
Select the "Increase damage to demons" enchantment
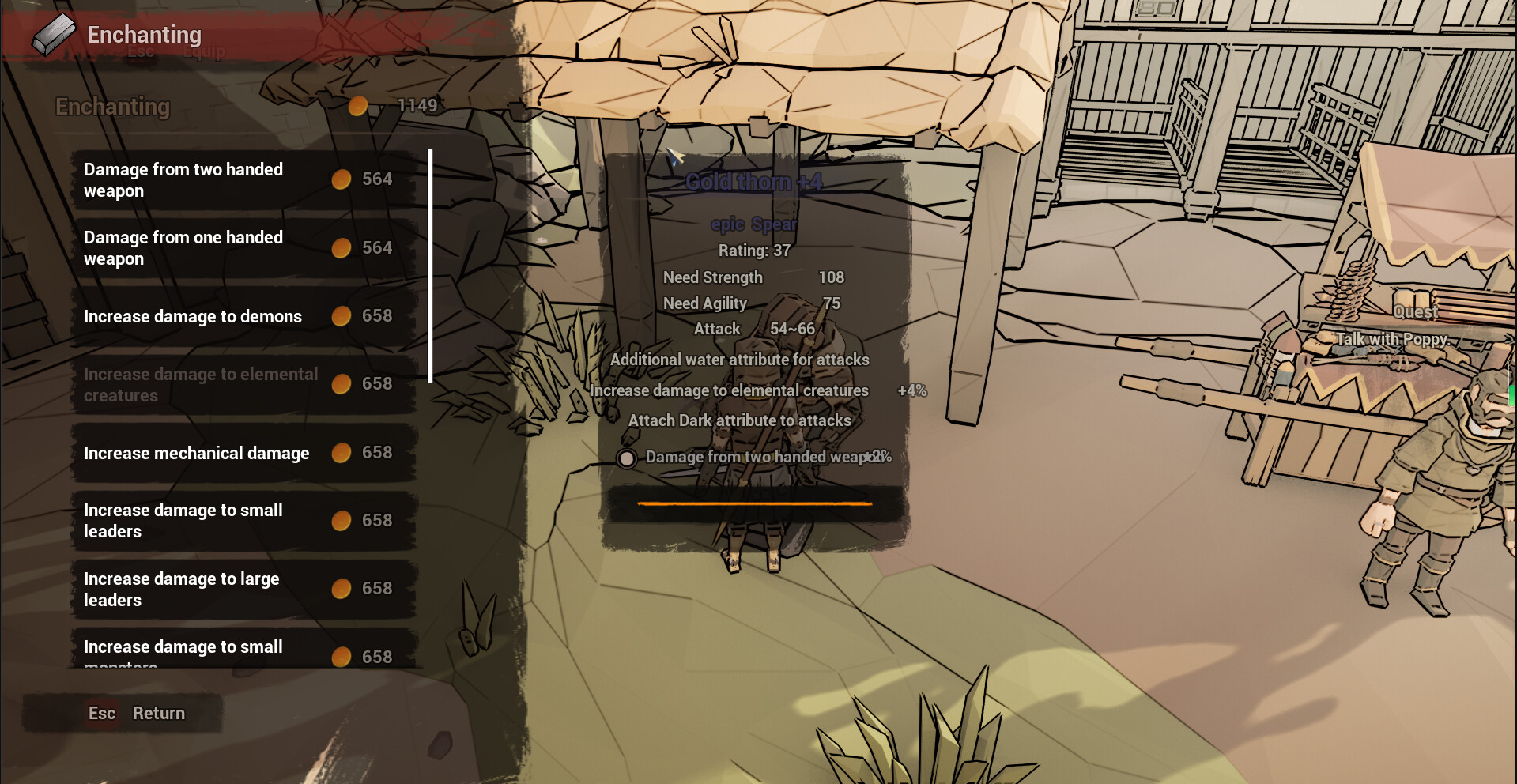point(192,316)
